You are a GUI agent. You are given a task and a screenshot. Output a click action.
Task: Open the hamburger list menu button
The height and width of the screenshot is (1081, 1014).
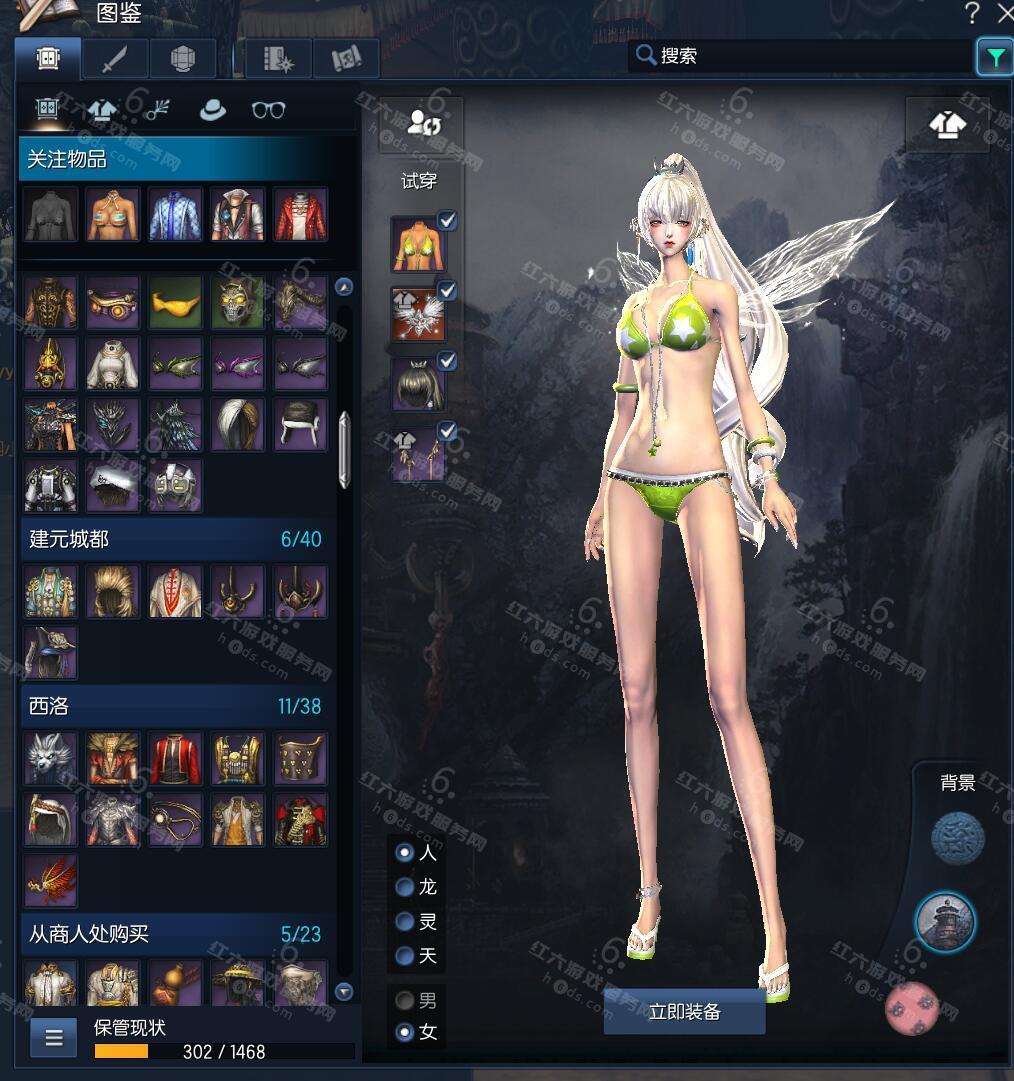(x=54, y=1037)
